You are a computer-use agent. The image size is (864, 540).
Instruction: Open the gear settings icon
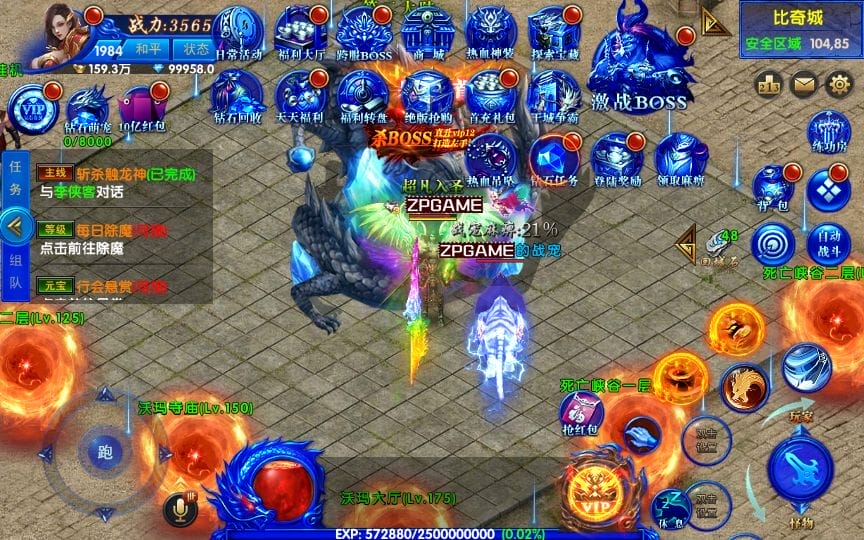[x=838, y=85]
